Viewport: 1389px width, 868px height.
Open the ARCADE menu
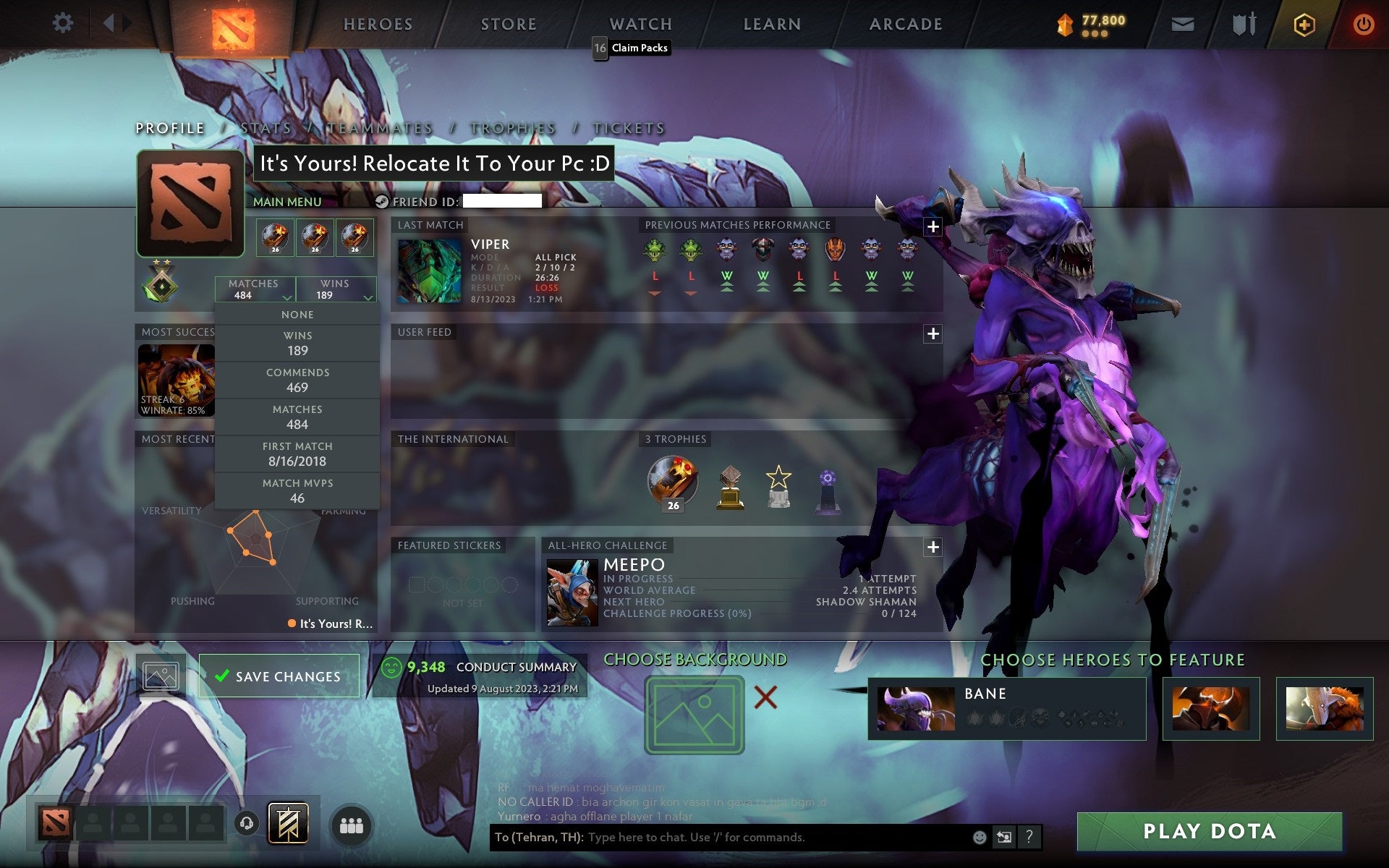tap(905, 23)
